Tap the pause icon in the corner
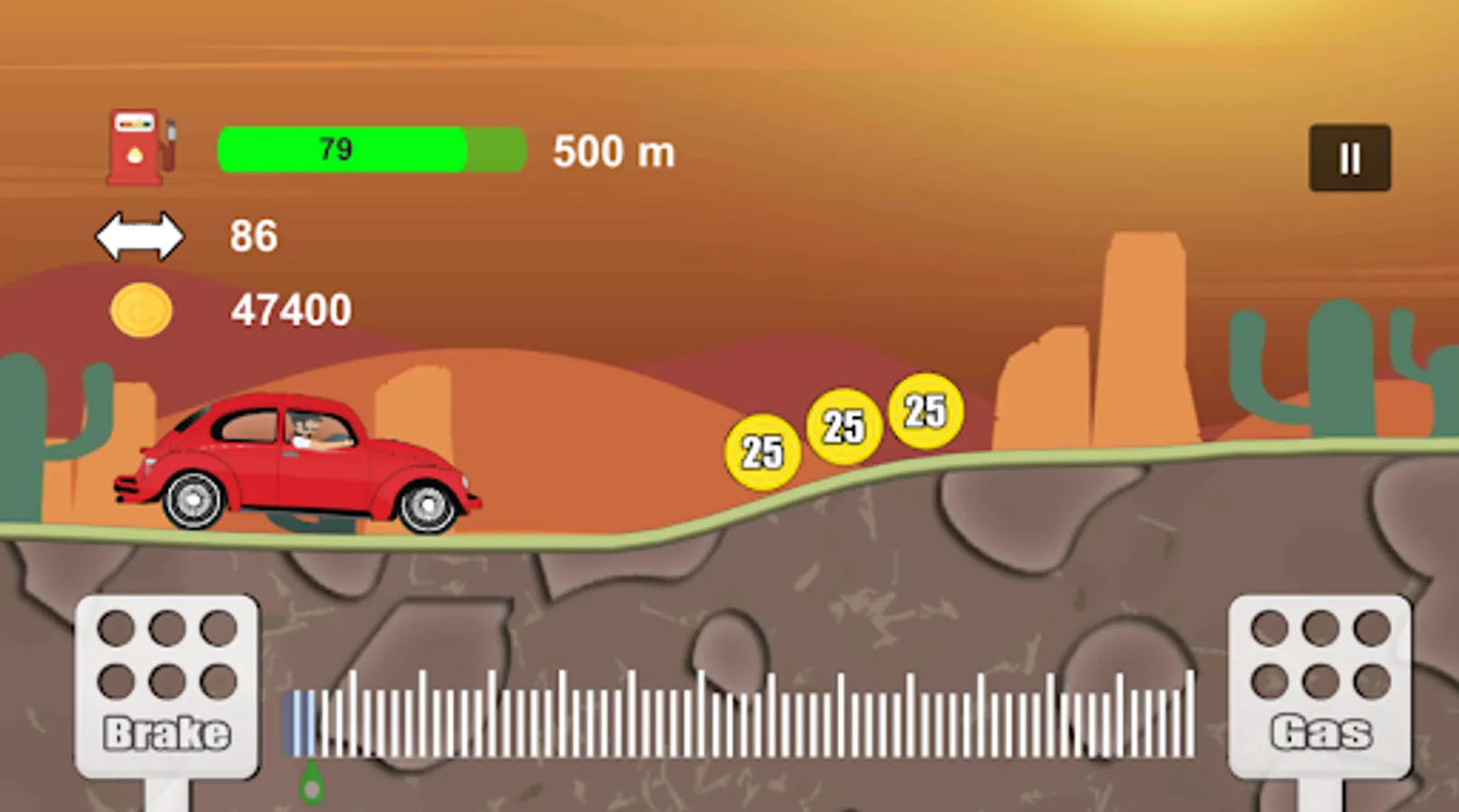1459x812 pixels. coord(1348,155)
